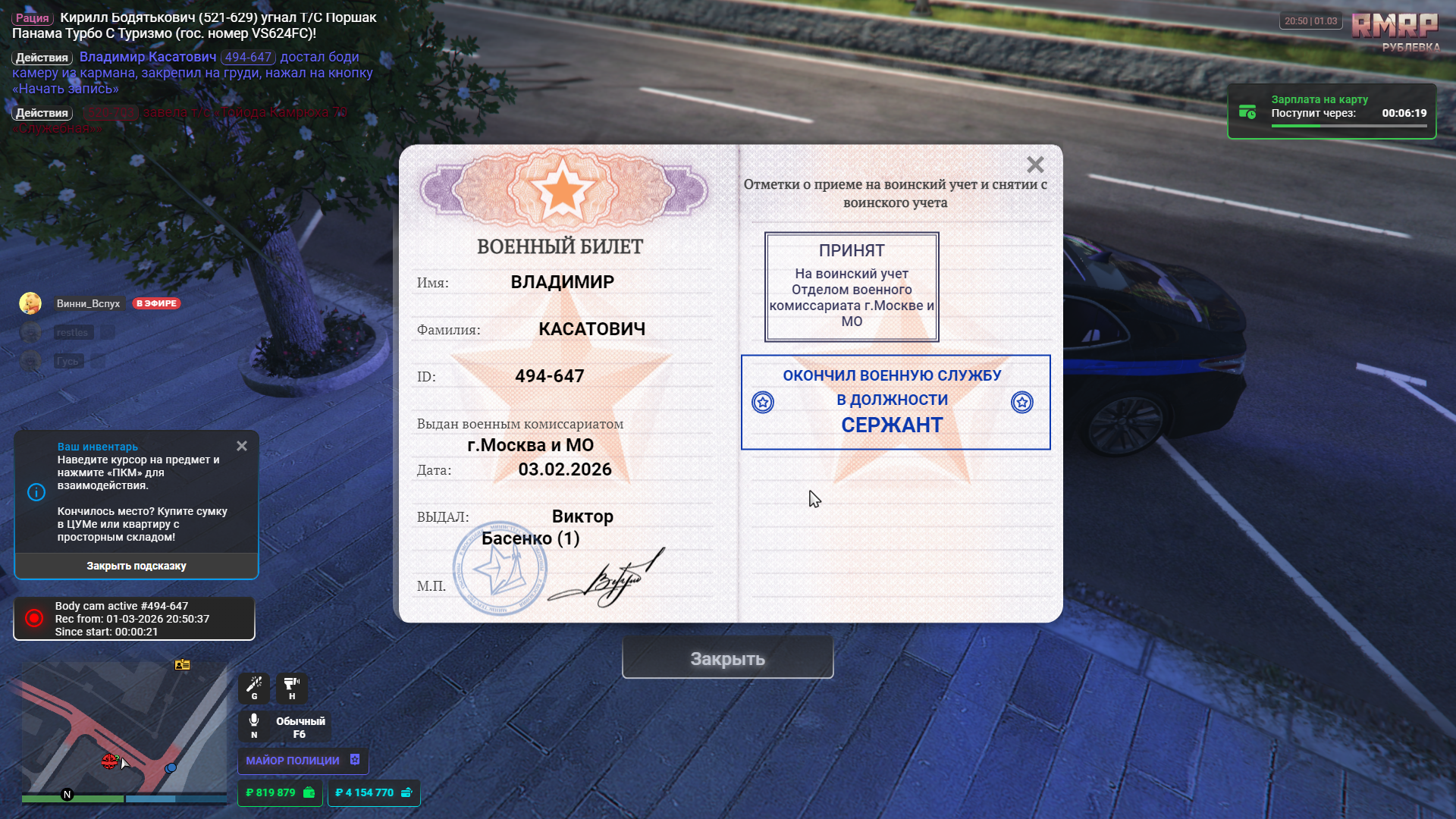Open the salary timer notification
The width and height of the screenshot is (1456, 819).
click(1332, 112)
